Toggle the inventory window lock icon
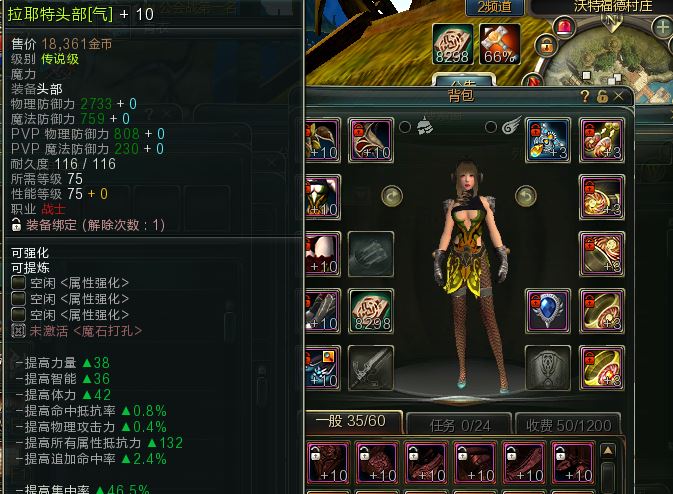673x494 pixels. [603, 96]
